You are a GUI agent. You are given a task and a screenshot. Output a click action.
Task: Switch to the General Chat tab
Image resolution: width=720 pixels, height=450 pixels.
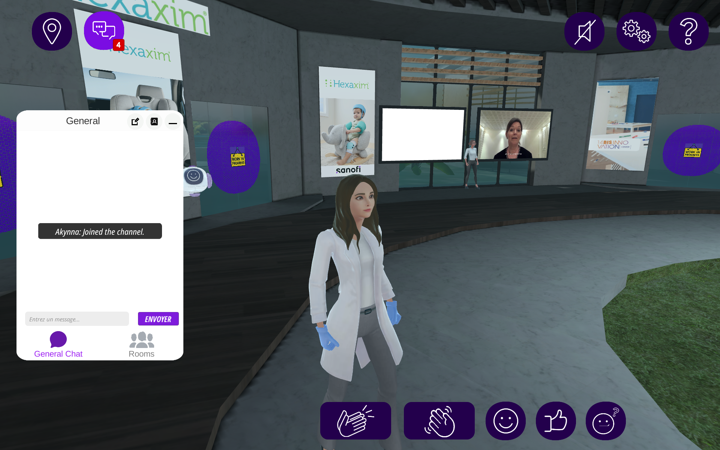[x=58, y=345]
